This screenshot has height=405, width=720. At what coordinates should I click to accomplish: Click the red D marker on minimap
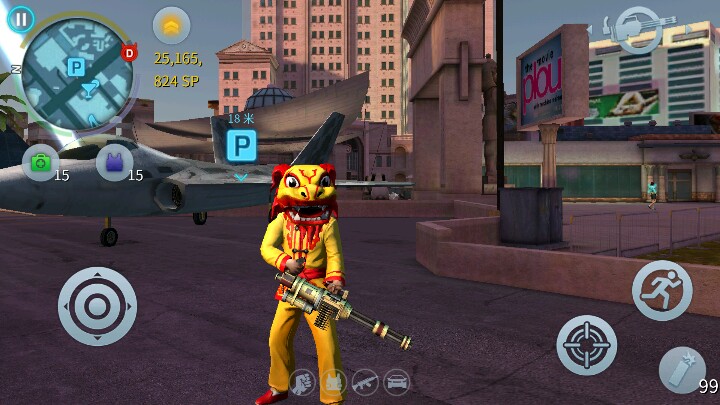coord(129,52)
